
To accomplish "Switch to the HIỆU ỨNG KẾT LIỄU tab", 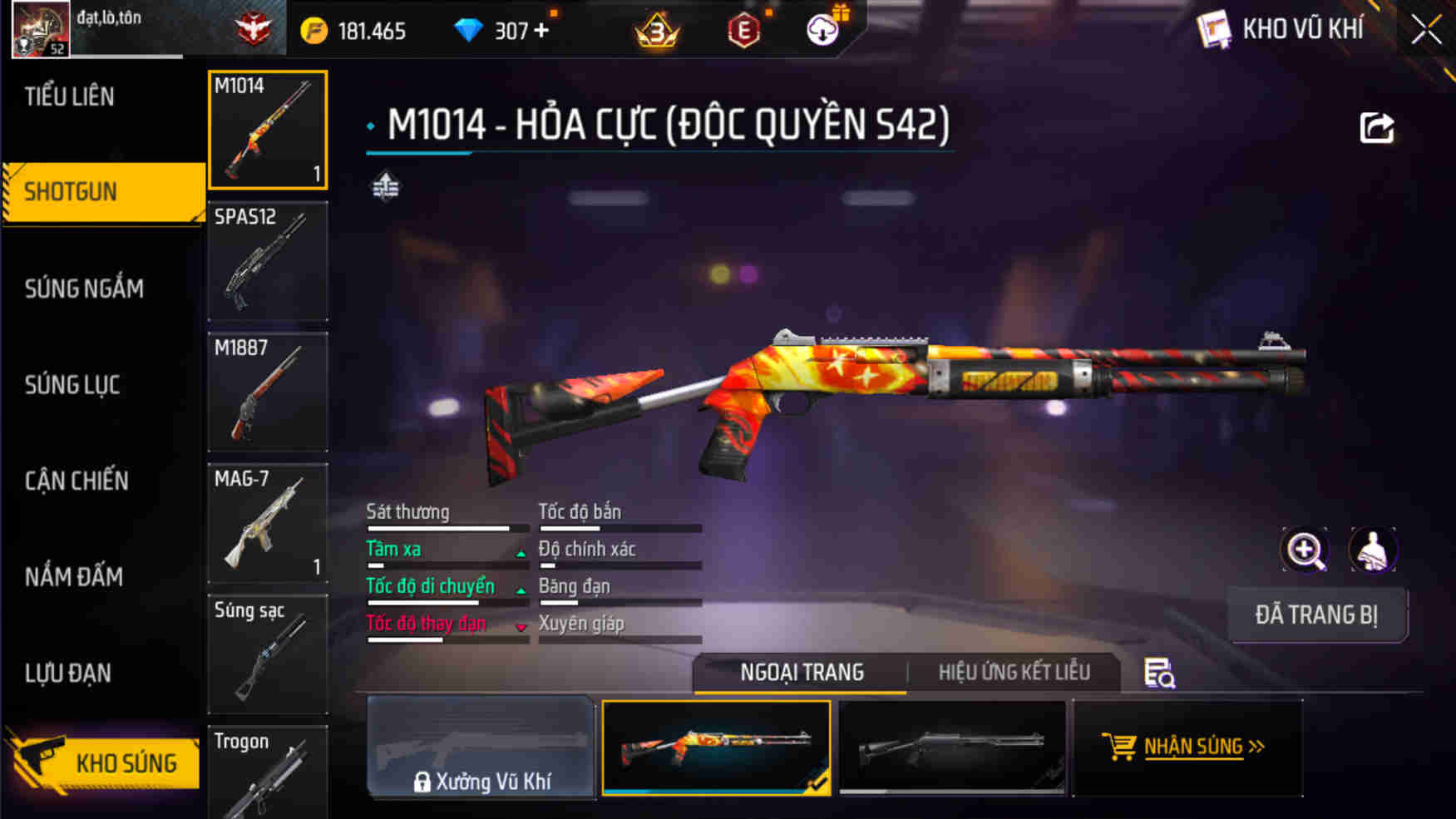I will (x=1011, y=671).
